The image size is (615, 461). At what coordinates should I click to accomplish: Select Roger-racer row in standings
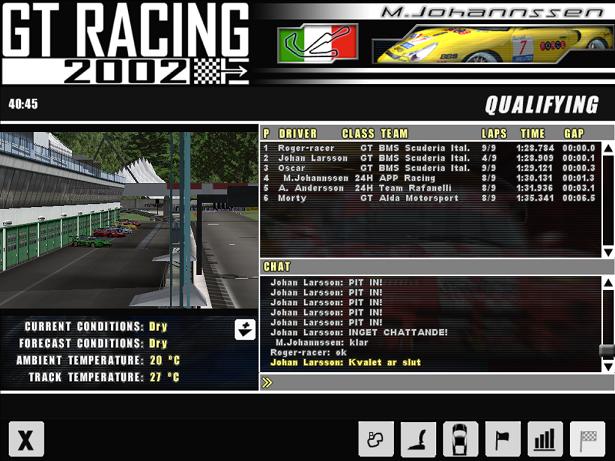430,148
